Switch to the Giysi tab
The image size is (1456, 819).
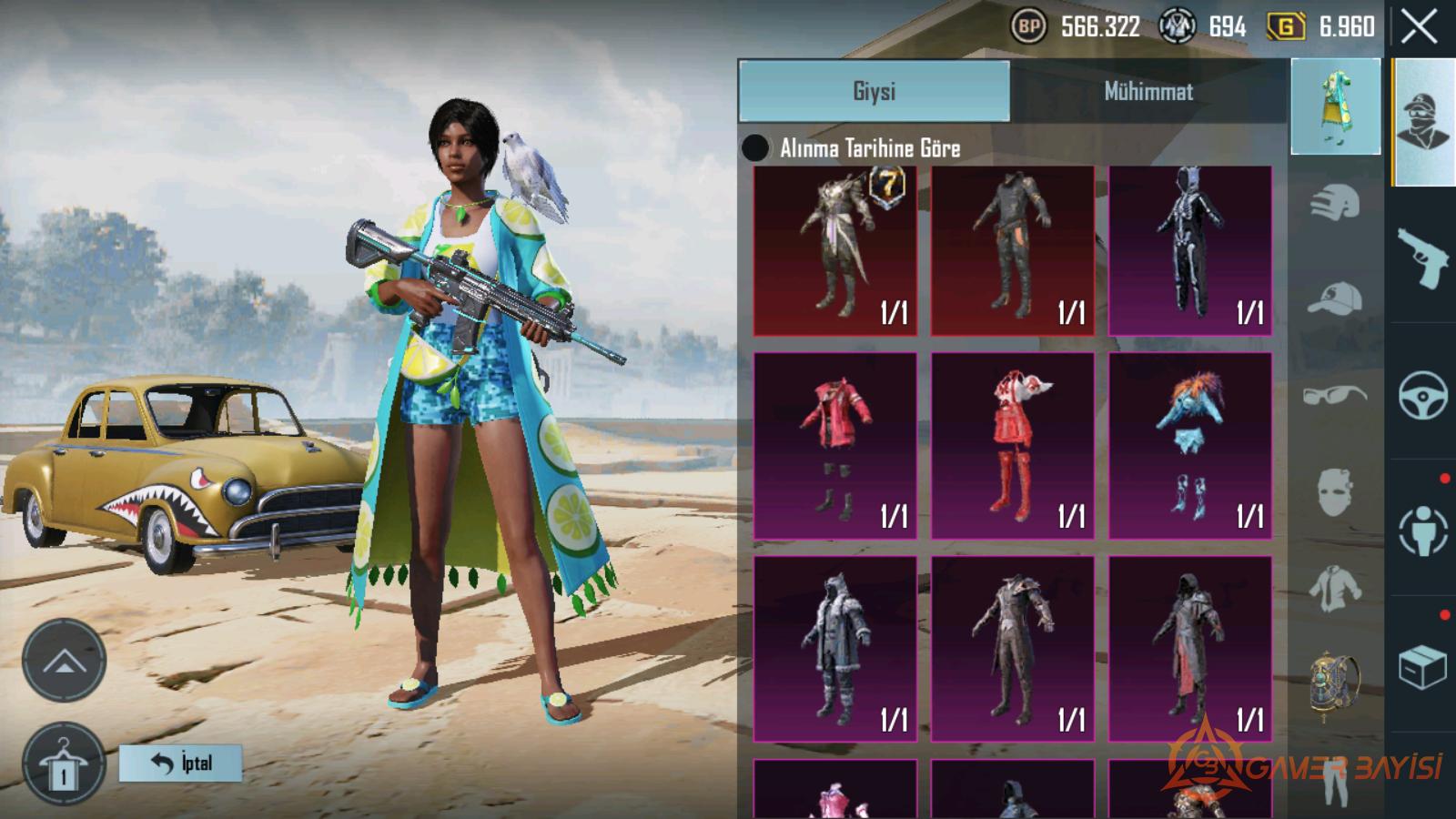874,91
